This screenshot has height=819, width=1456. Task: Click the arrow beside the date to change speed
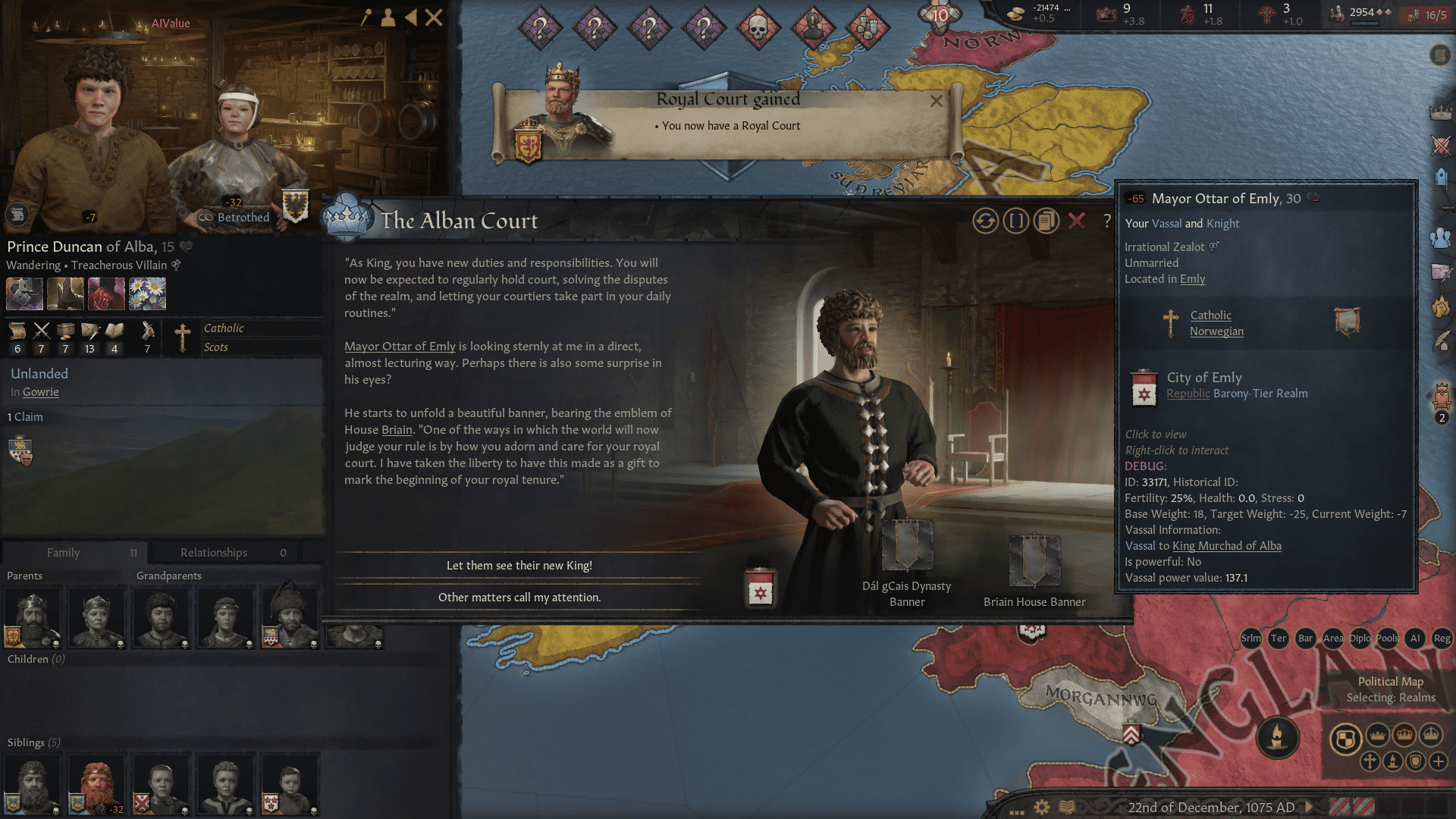click(x=1308, y=807)
